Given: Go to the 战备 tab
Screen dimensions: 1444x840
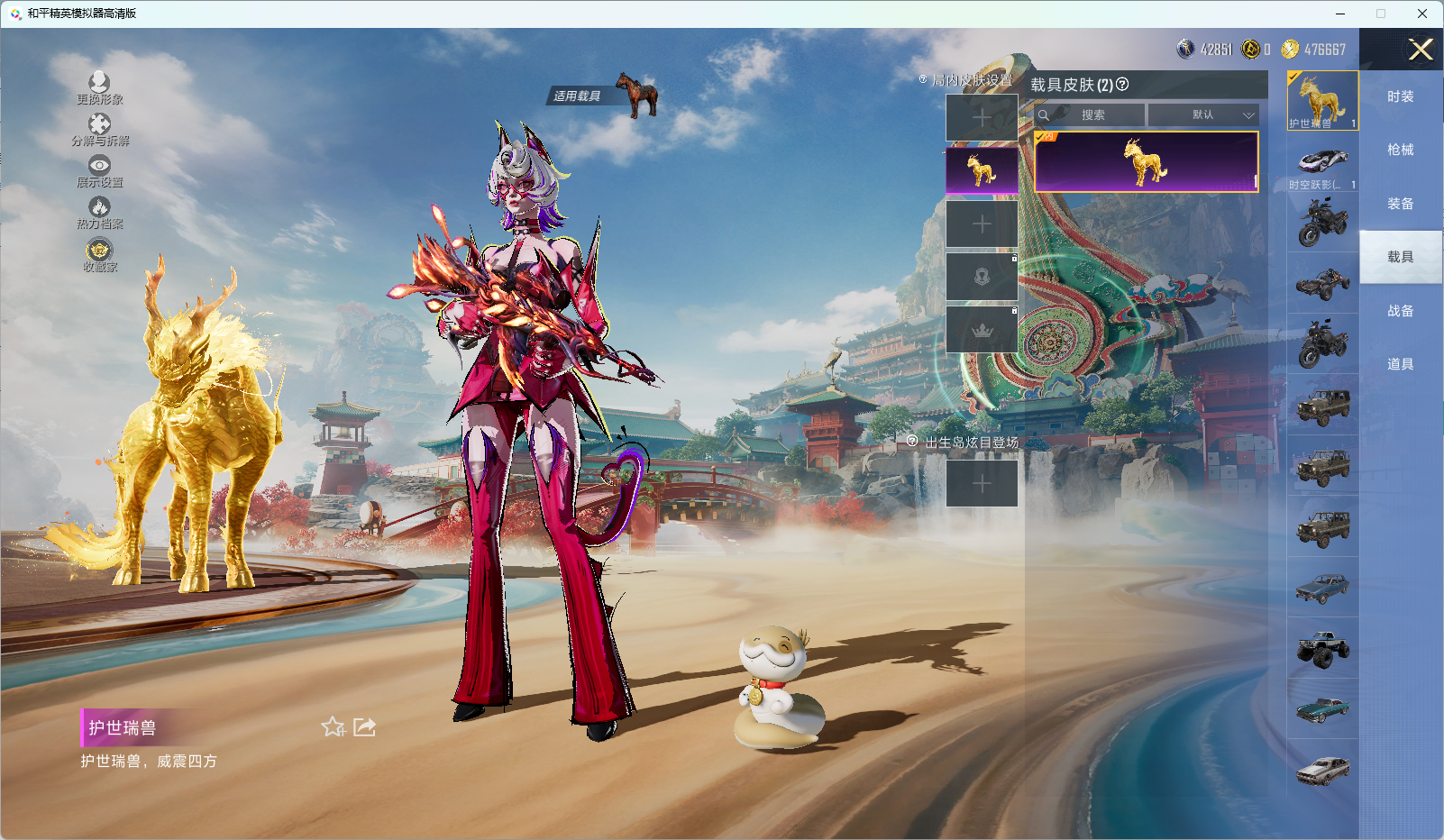Looking at the screenshot, I should pyautogui.click(x=1400, y=311).
